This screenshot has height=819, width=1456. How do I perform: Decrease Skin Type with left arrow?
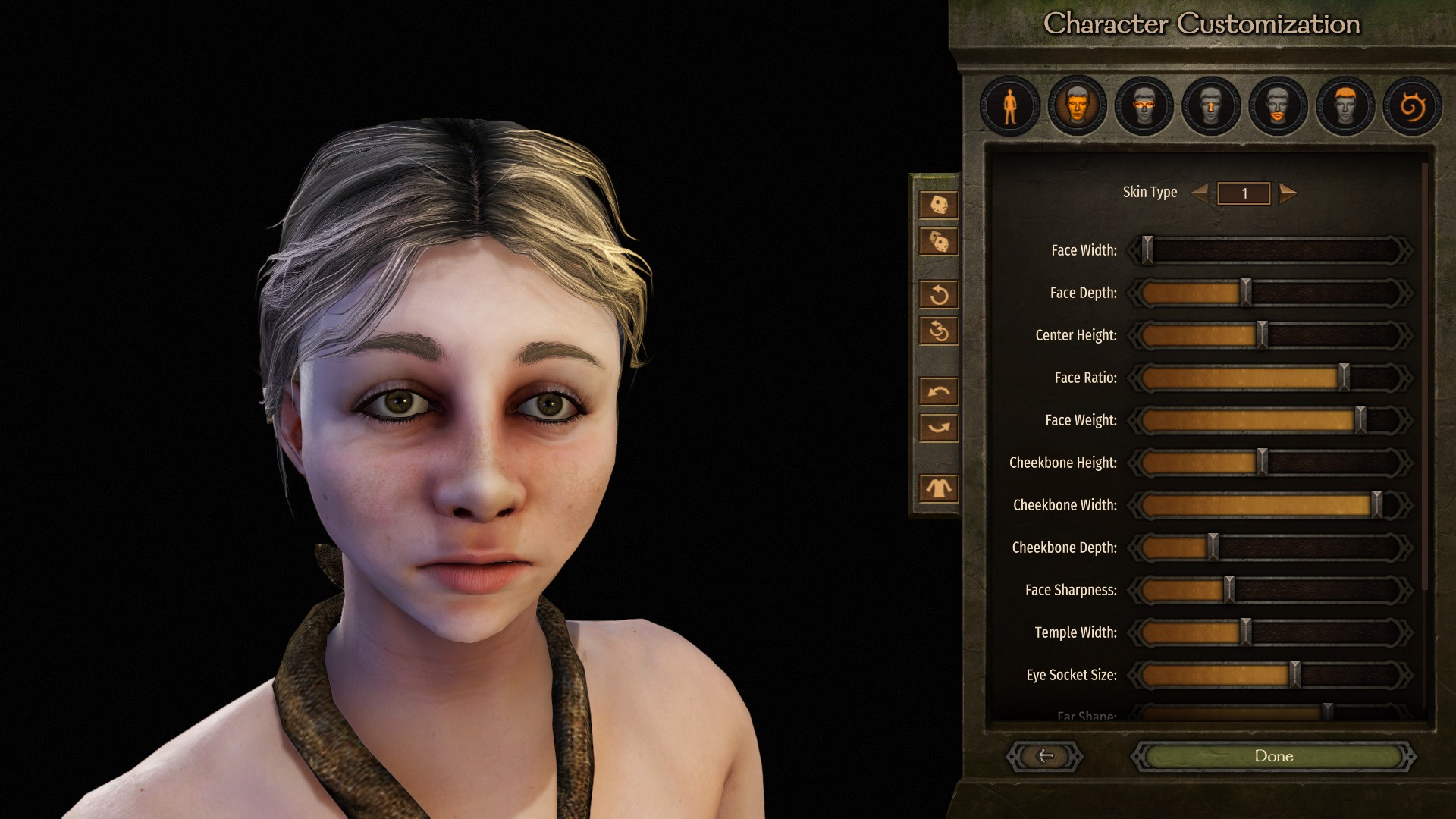point(1200,193)
